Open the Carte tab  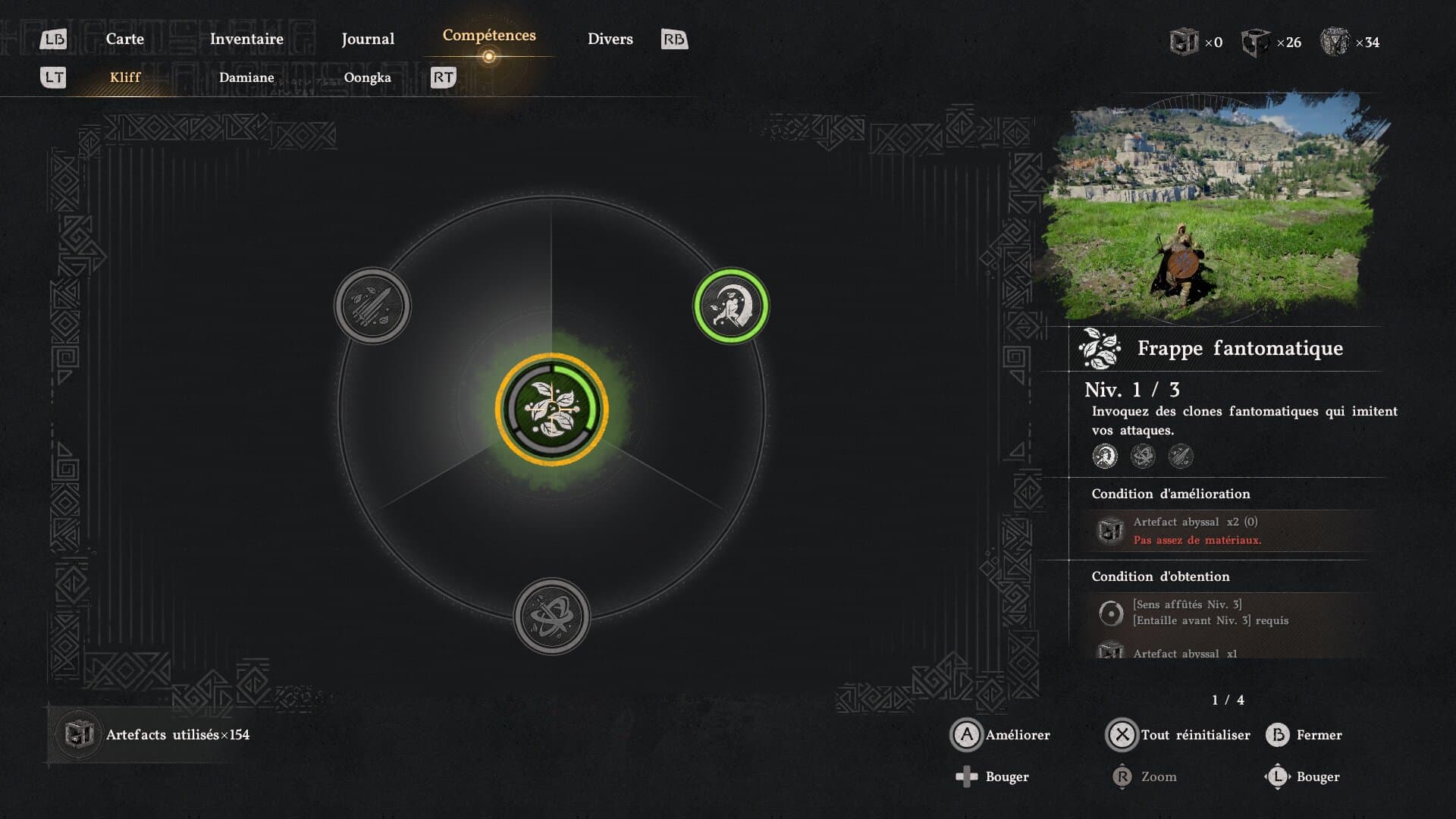point(124,39)
